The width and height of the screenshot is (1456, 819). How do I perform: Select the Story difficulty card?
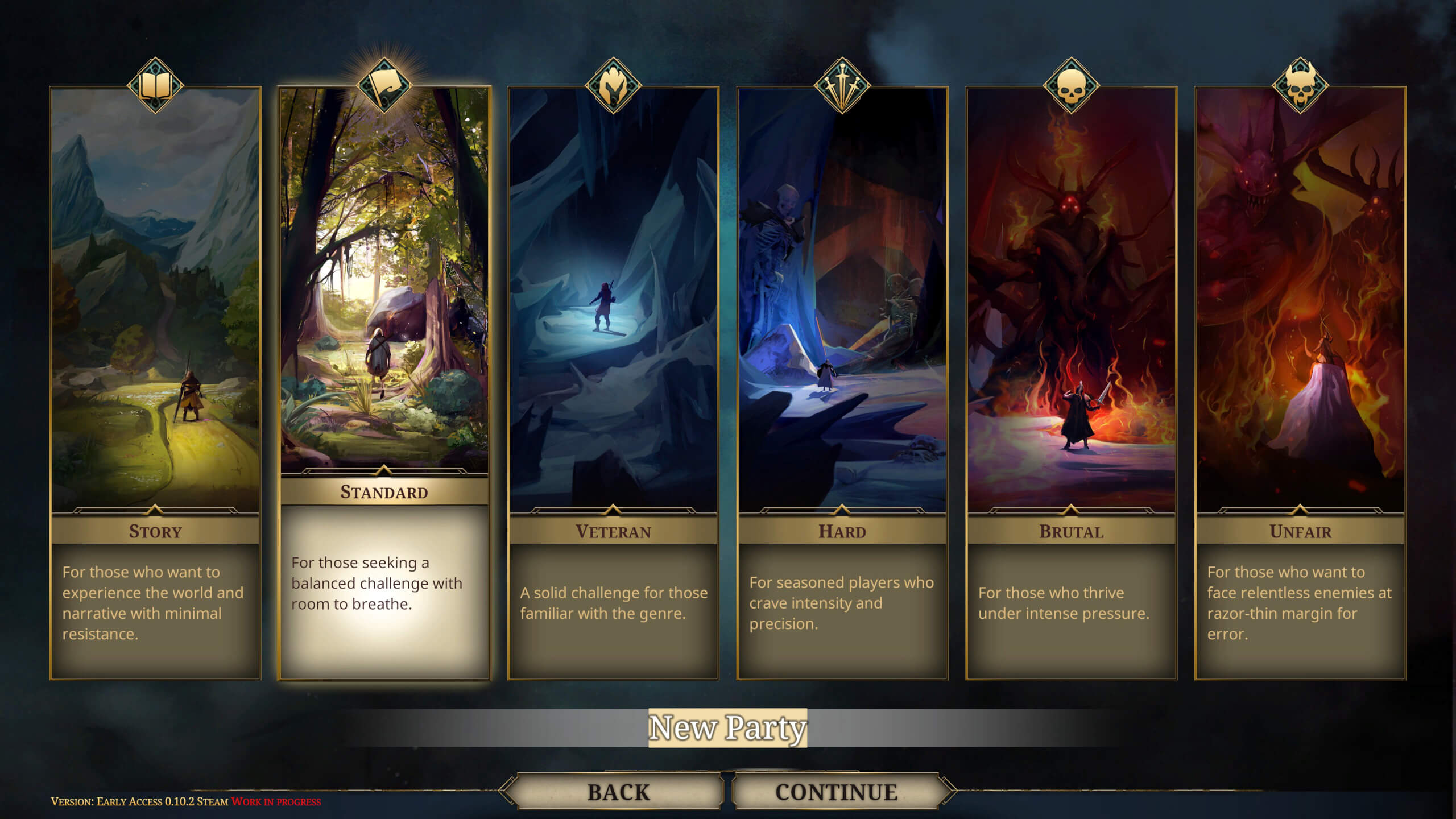pos(155,381)
